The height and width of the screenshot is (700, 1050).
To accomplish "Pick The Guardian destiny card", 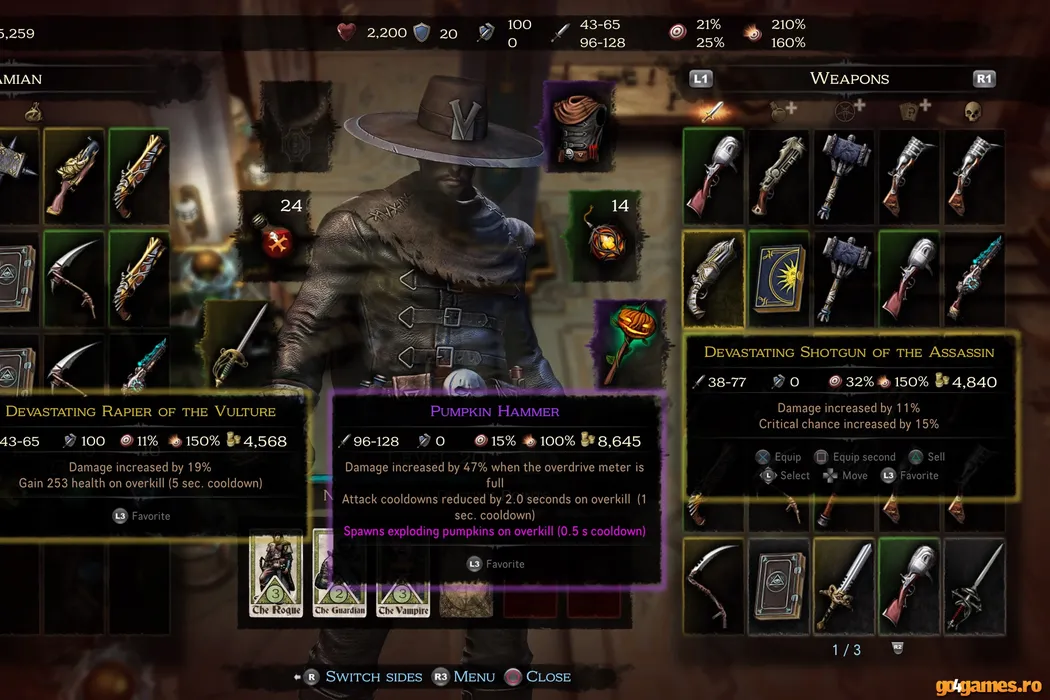I will [x=337, y=576].
